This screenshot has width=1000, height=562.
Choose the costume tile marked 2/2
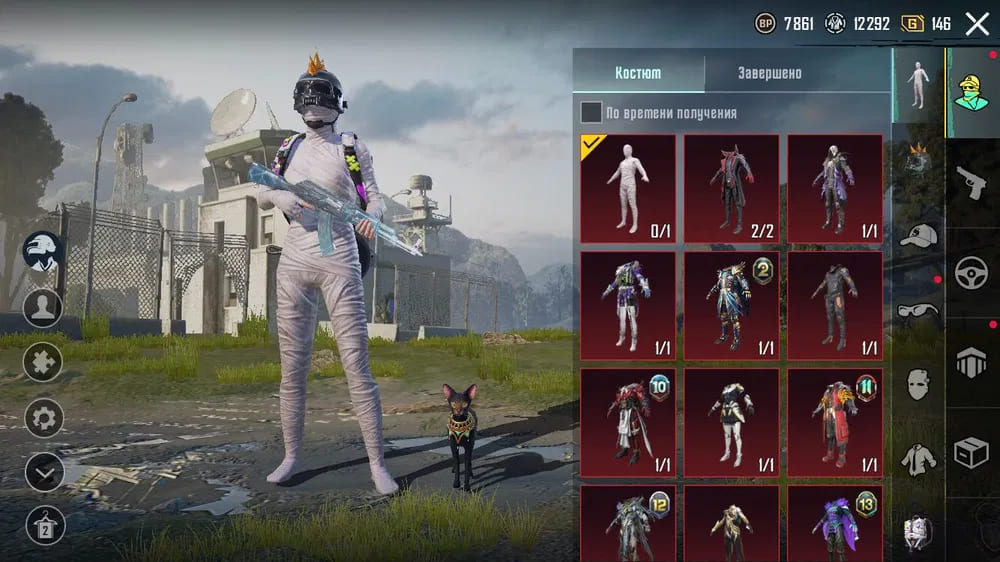(x=731, y=188)
